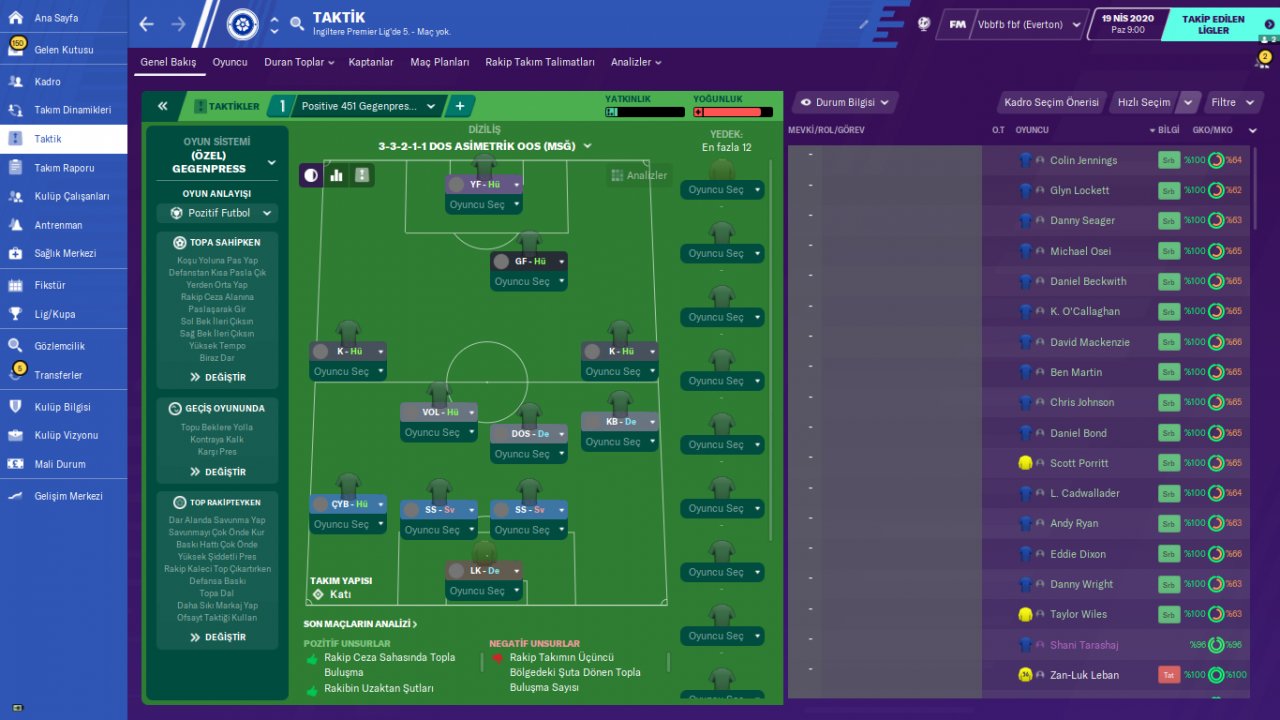Open the Gelen Kutusu inbox

64,49
